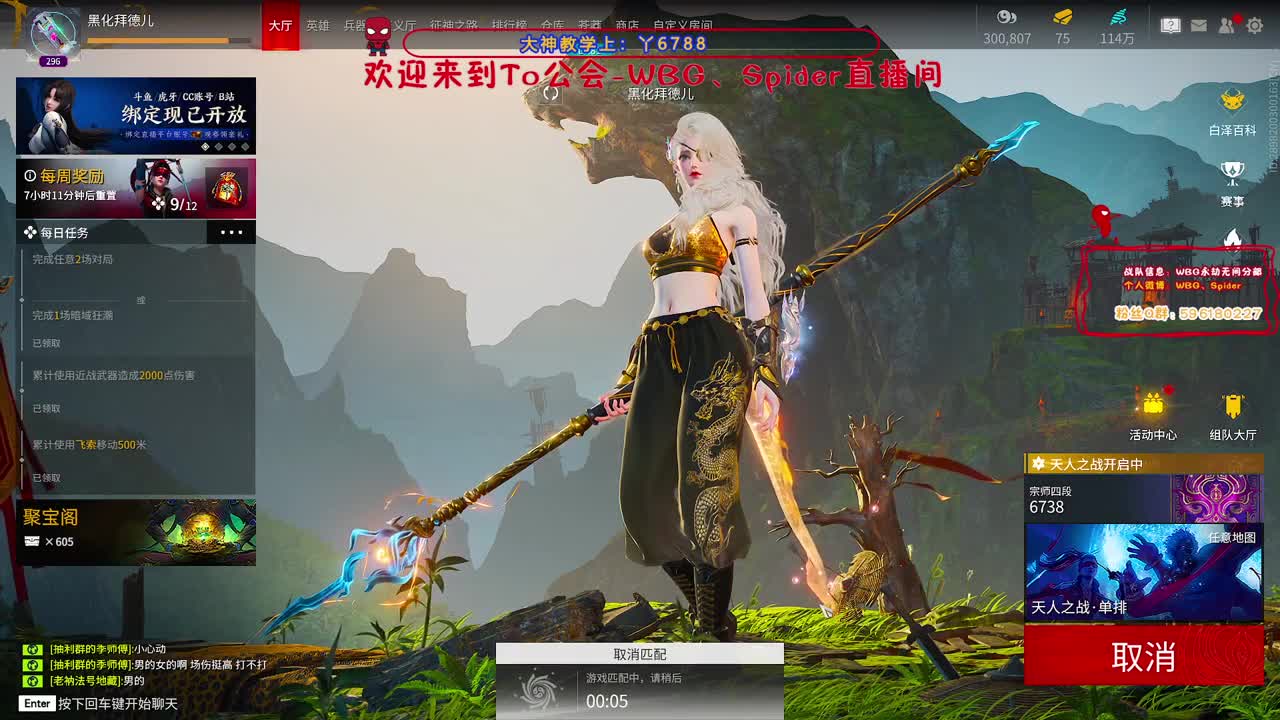Open the game settings gear

pos(1255,24)
